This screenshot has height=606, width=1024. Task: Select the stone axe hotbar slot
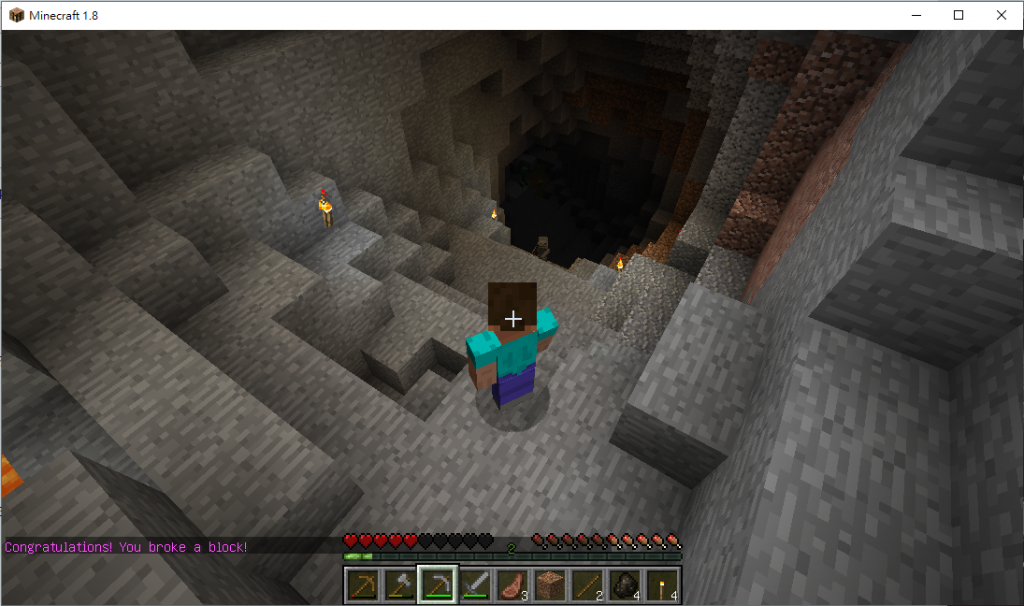tap(399, 585)
